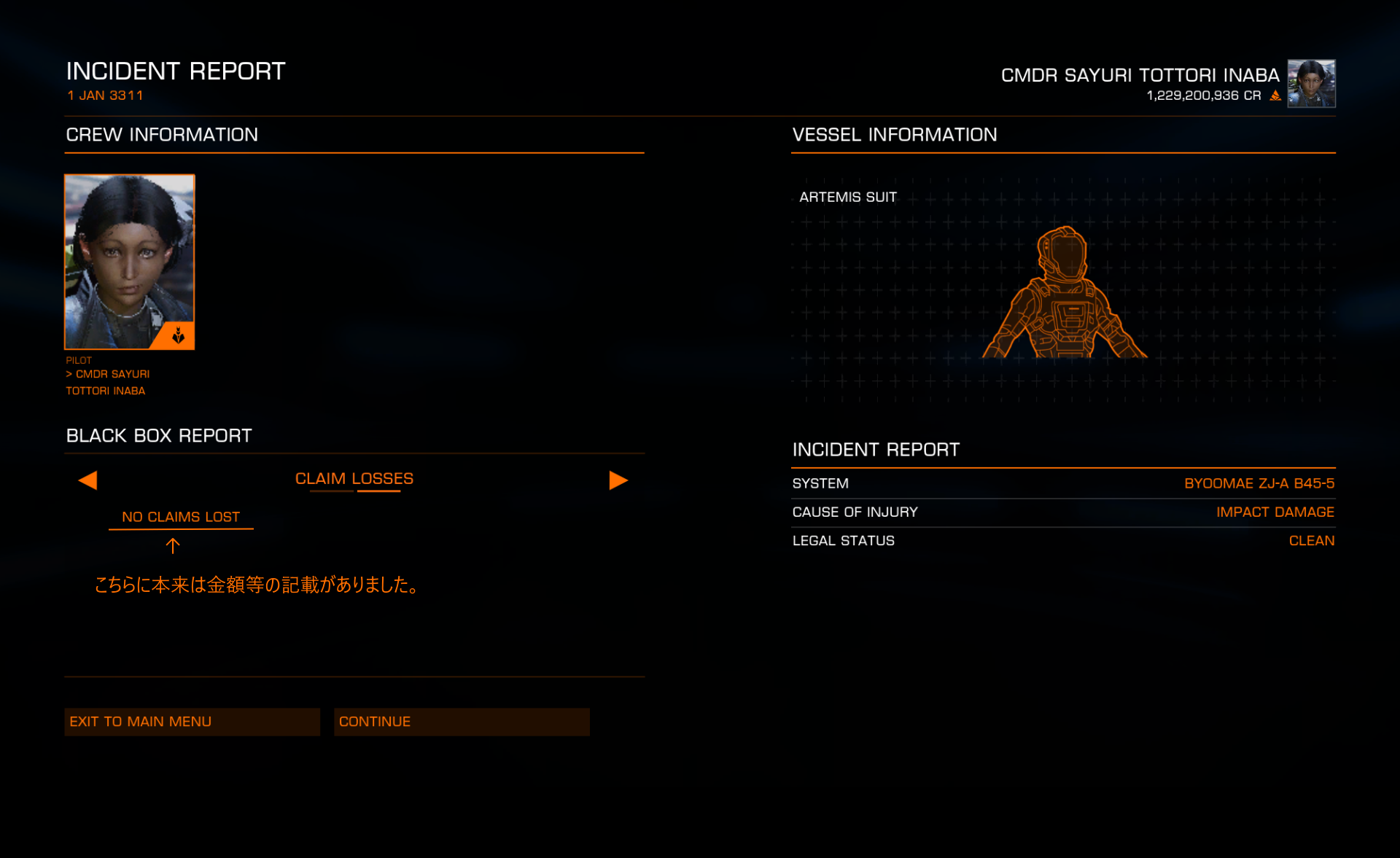This screenshot has width=1400, height=858.
Task: Open the commander avatar beside the credits
Action: (1311, 83)
